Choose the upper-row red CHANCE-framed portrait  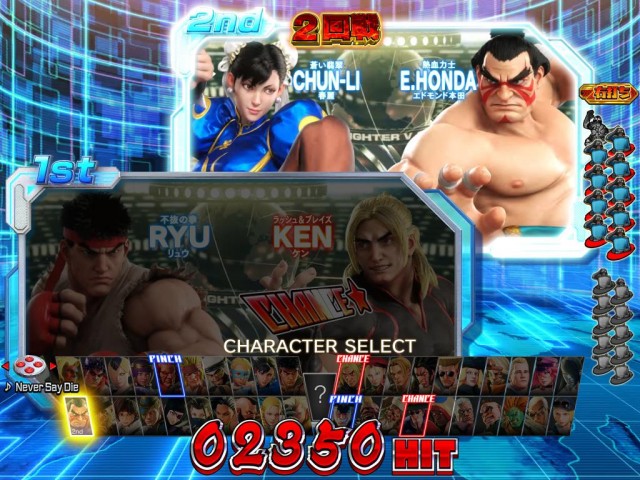(x=349, y=376)
